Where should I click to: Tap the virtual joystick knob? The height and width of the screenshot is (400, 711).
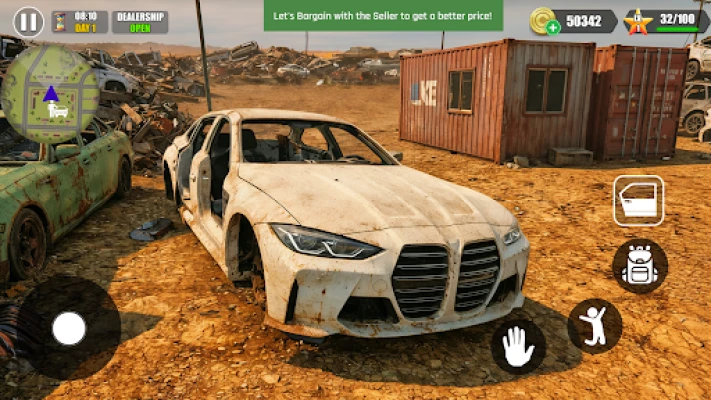(69, 328)
